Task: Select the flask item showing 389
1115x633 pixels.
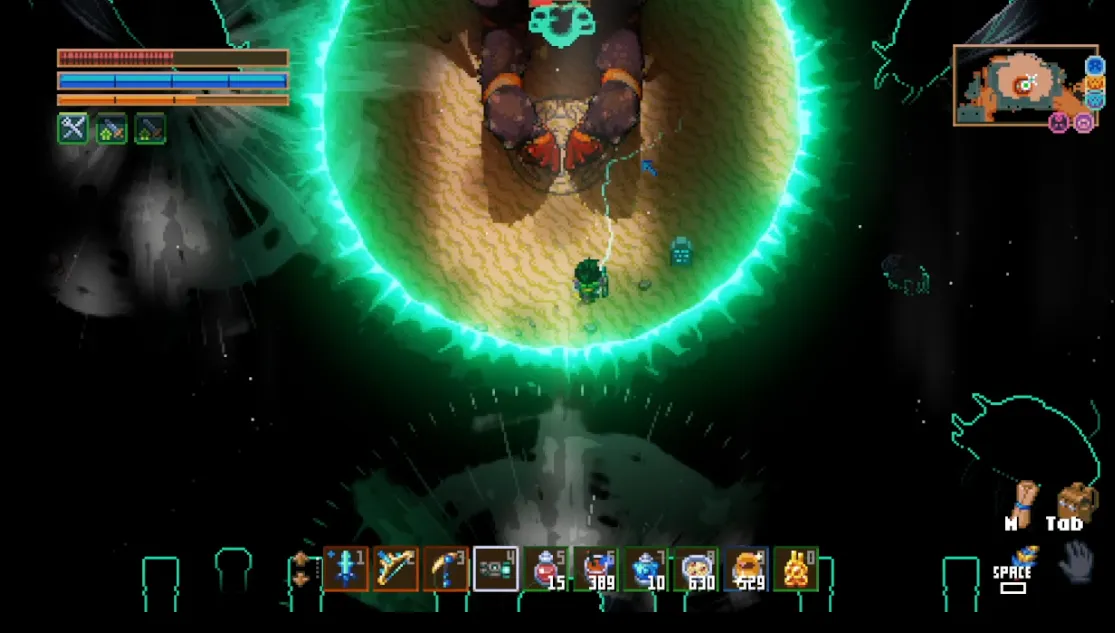Action: pyautogui.click(x=597, y=569)
